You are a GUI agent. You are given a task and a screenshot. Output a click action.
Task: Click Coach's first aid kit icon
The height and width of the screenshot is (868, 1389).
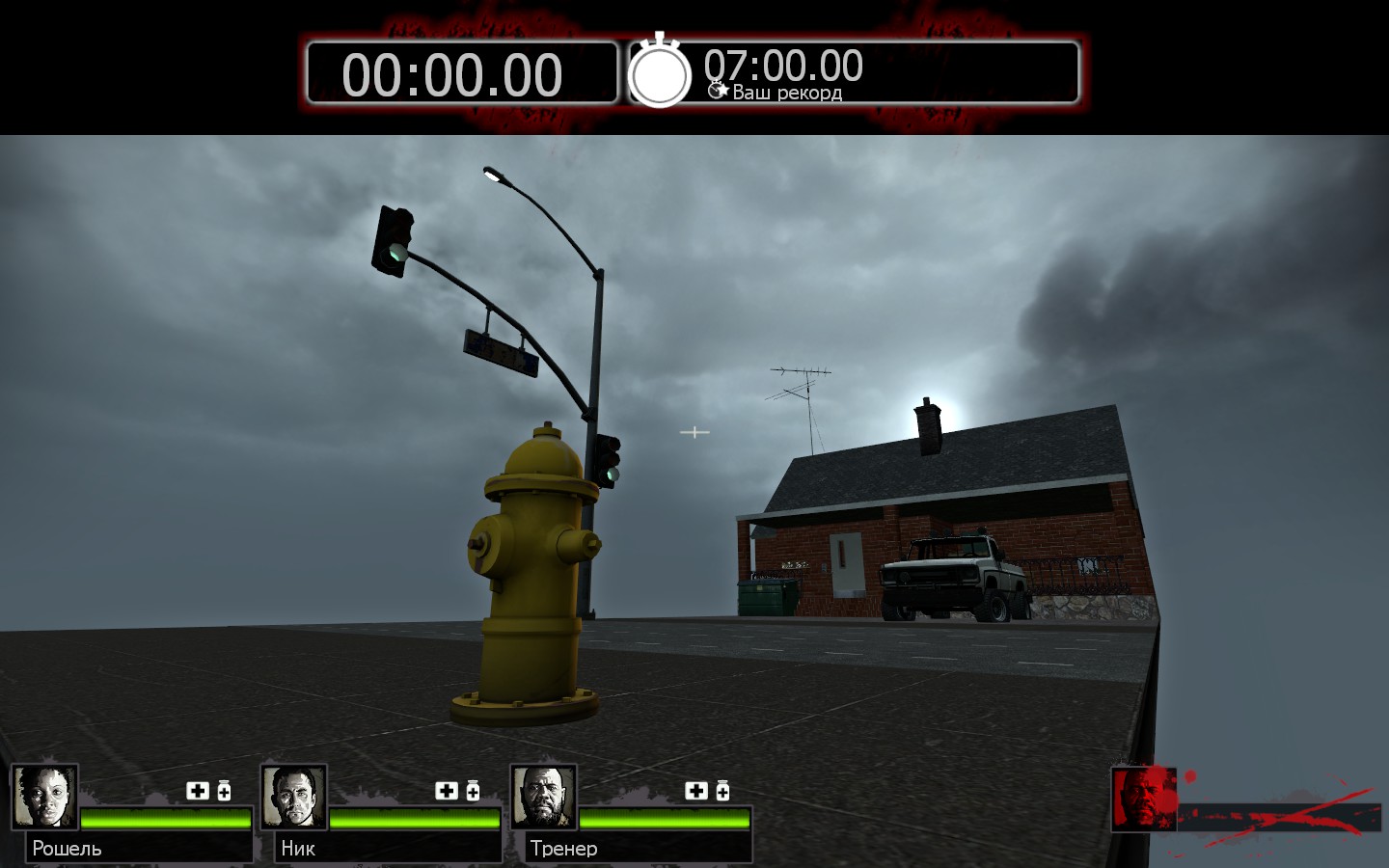click(x=696, y=791)
